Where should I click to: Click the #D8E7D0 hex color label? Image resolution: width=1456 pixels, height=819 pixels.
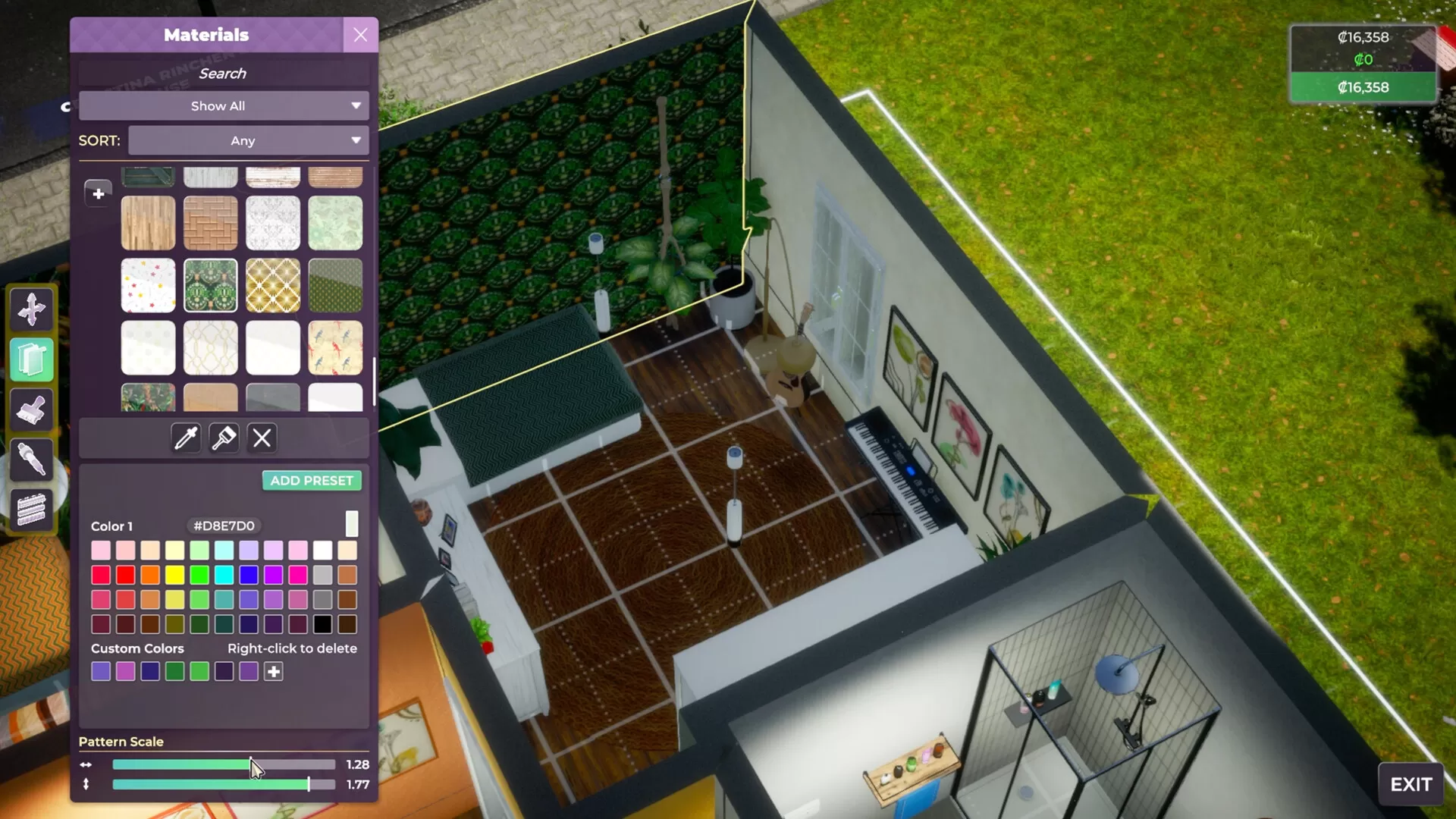tap(223, 525)
